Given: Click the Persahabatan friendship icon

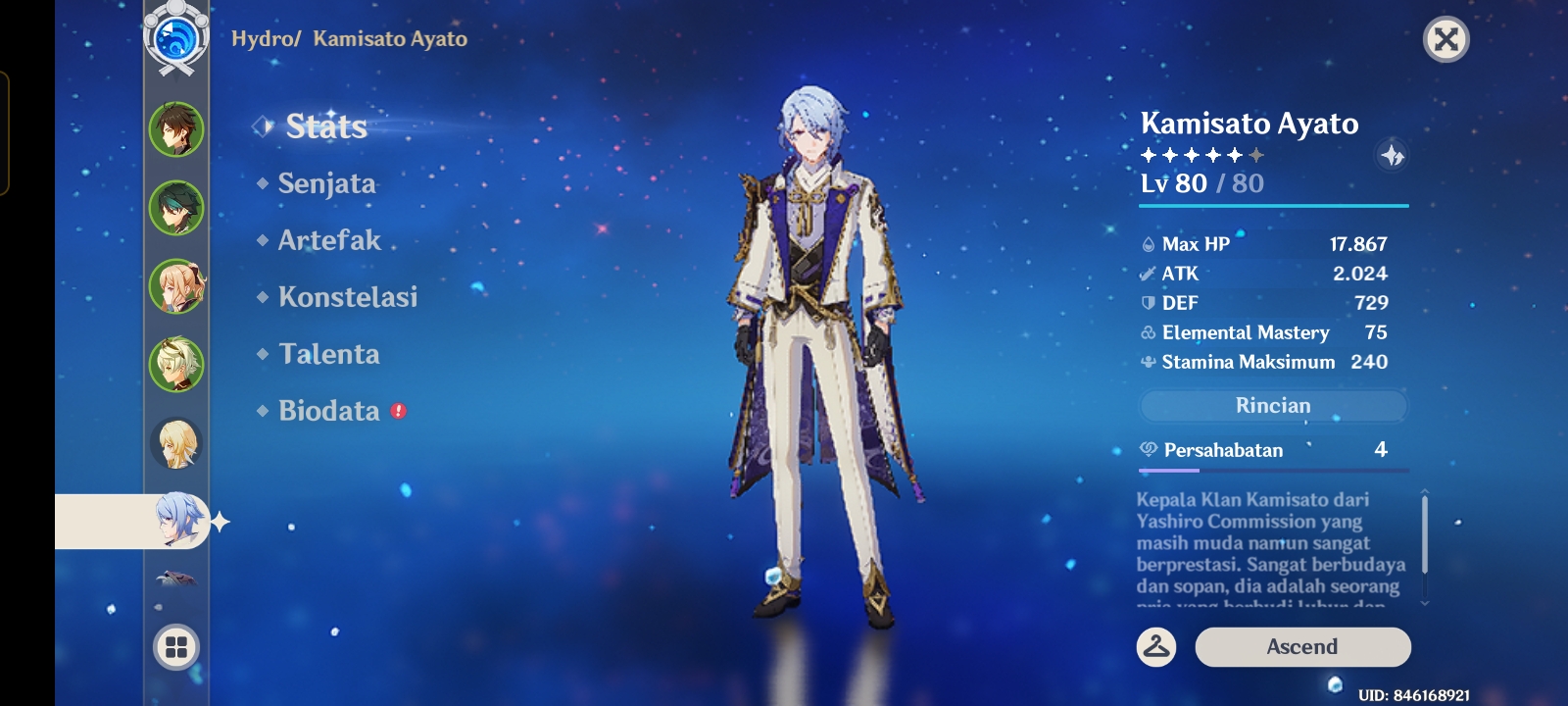Looking at the screenshot, I should point(1147,451).
